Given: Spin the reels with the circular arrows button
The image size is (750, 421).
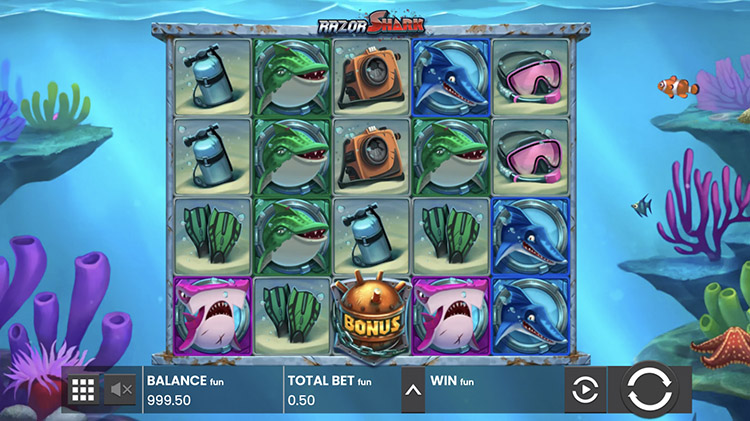Looking at the screenshot, I should (653, 389).
